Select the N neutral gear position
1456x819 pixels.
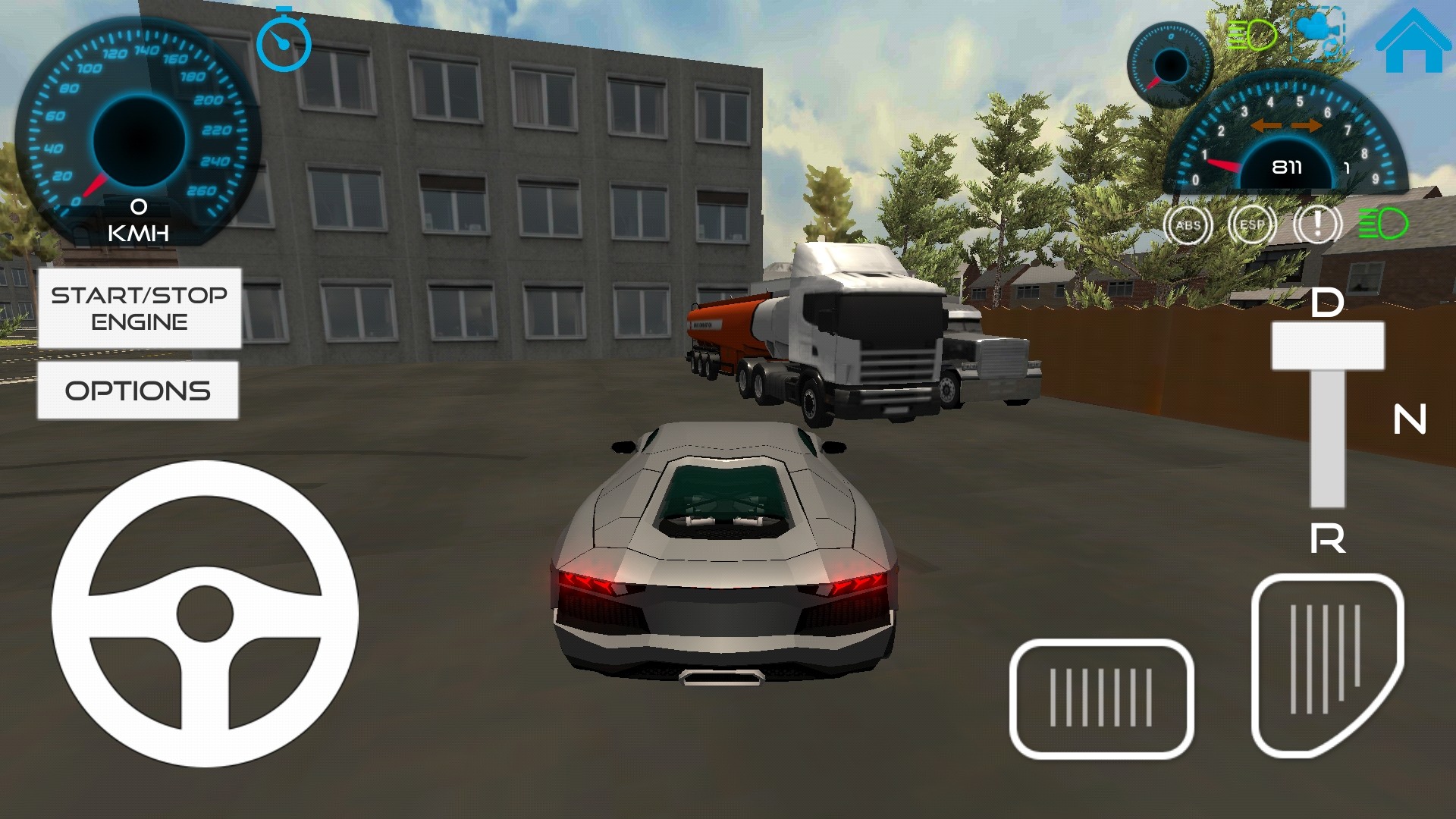(1410, 419)
